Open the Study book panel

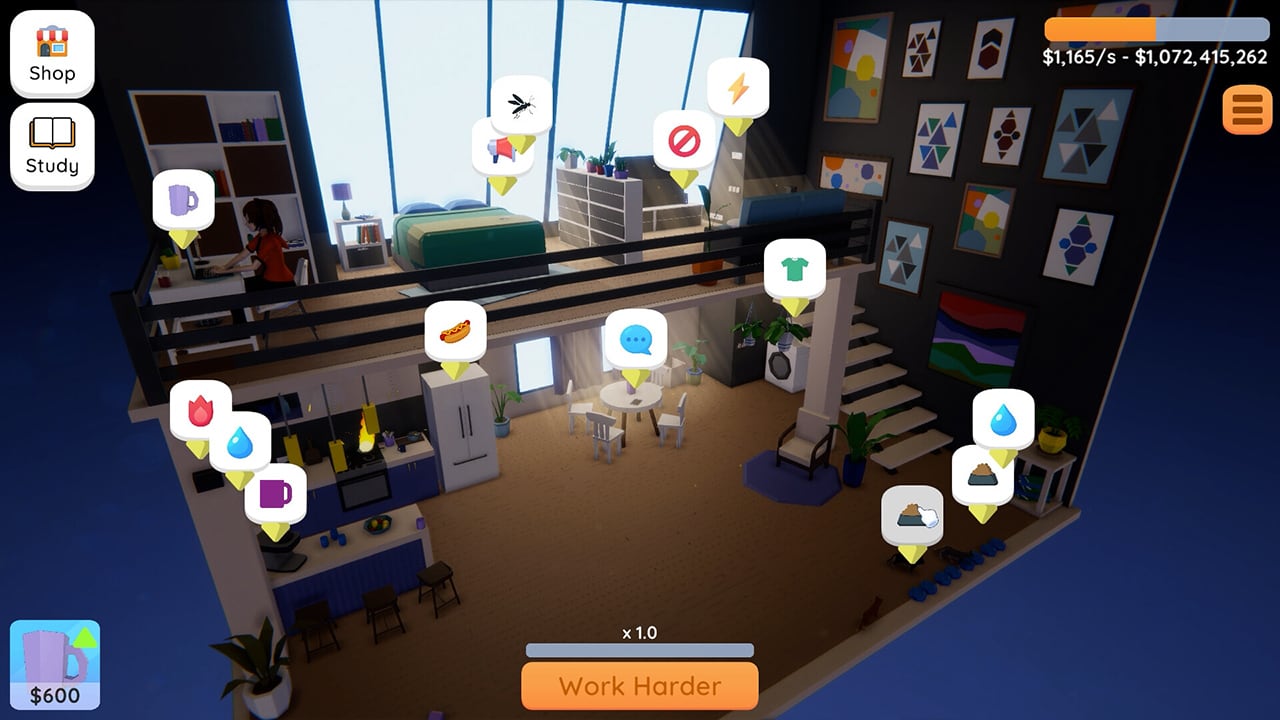(x=51, y=146)
